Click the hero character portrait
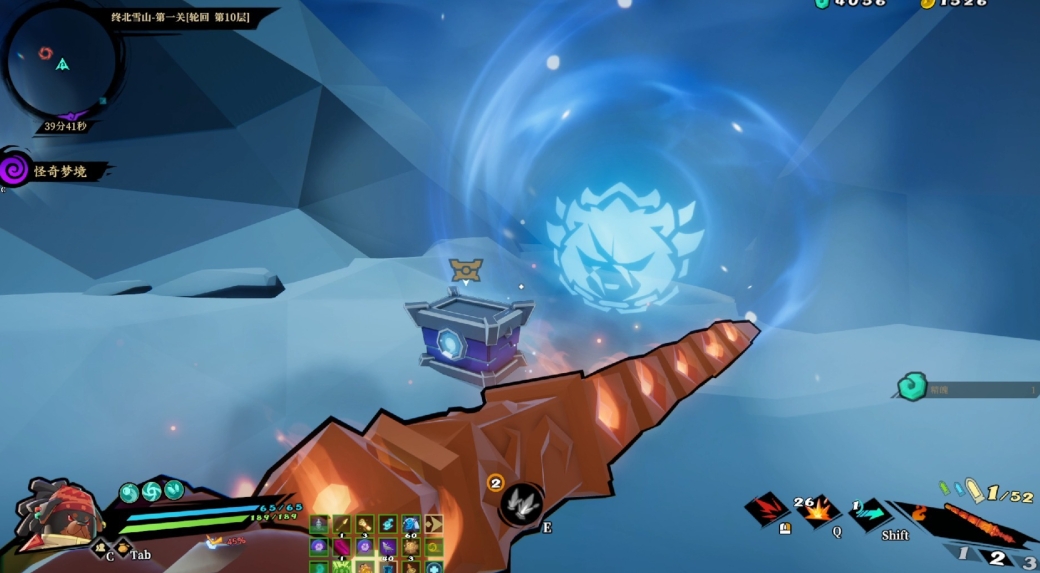1040x573 pixels. coord(58,513)
